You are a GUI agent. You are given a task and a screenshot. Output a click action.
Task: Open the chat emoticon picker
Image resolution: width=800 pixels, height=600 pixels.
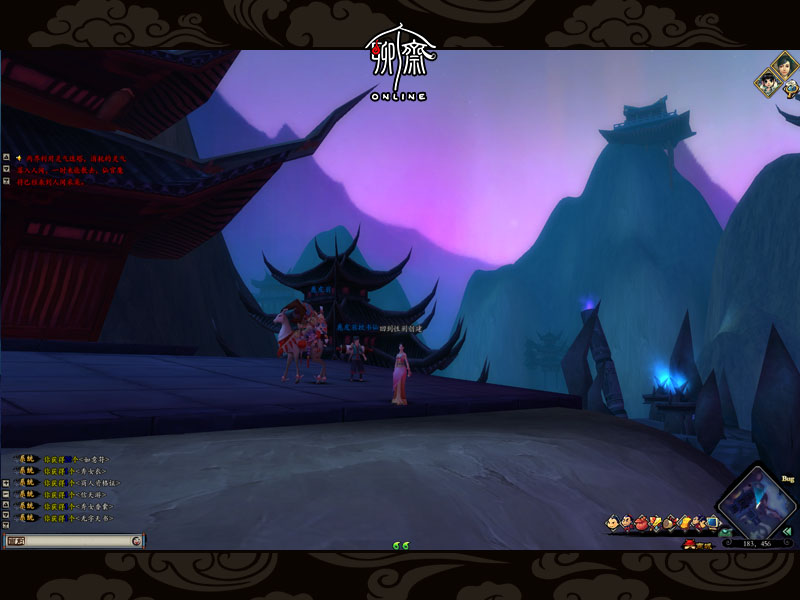click(x=137, y=540)
